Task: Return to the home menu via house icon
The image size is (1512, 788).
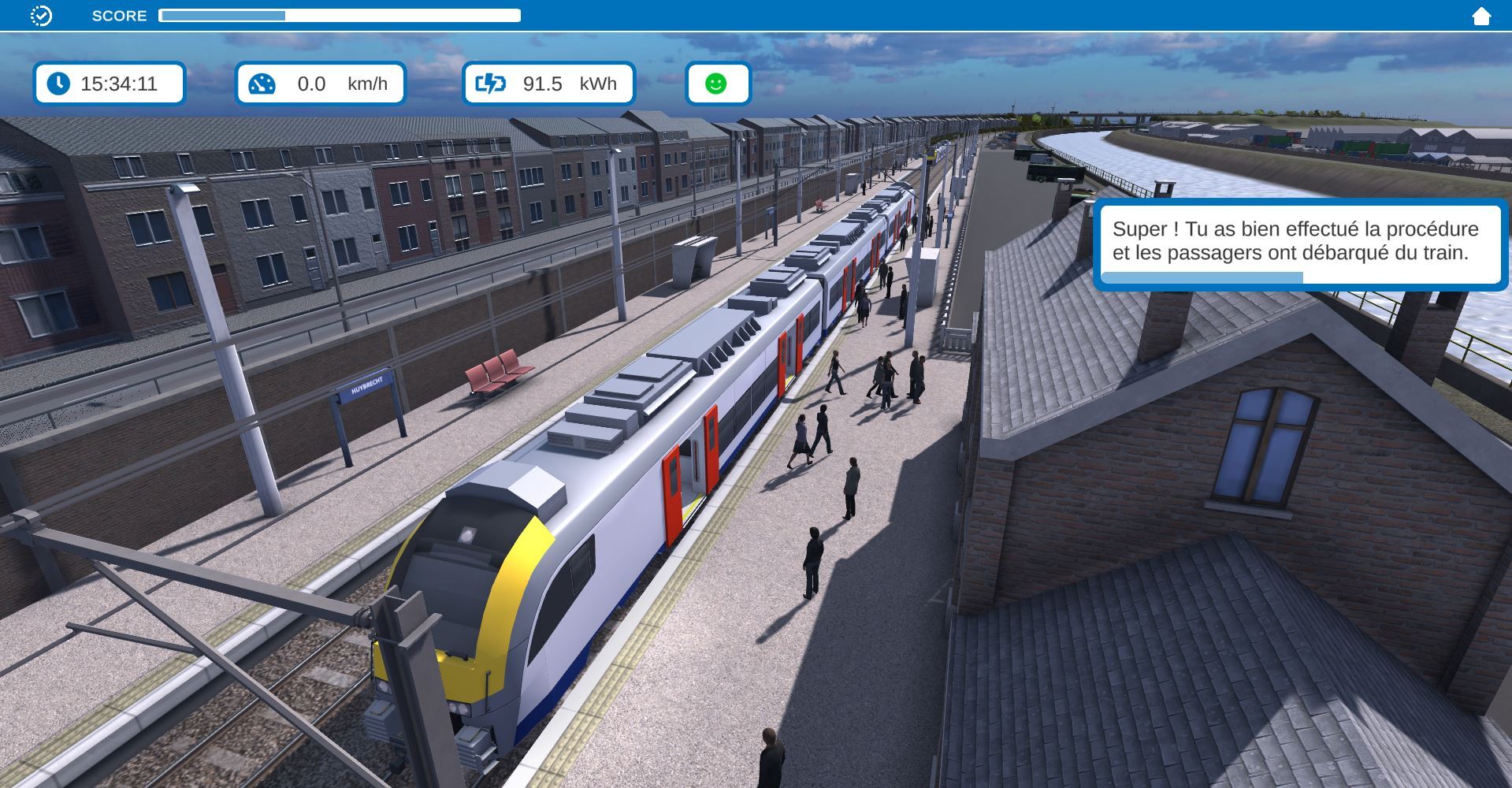Action: (x=1480, y=16)
